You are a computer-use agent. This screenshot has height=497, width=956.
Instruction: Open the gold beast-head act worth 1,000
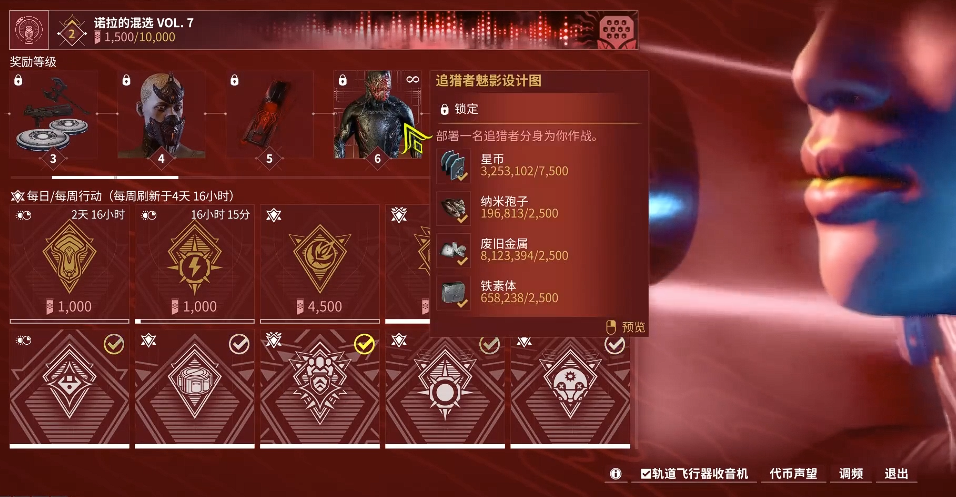pos(70,262)
